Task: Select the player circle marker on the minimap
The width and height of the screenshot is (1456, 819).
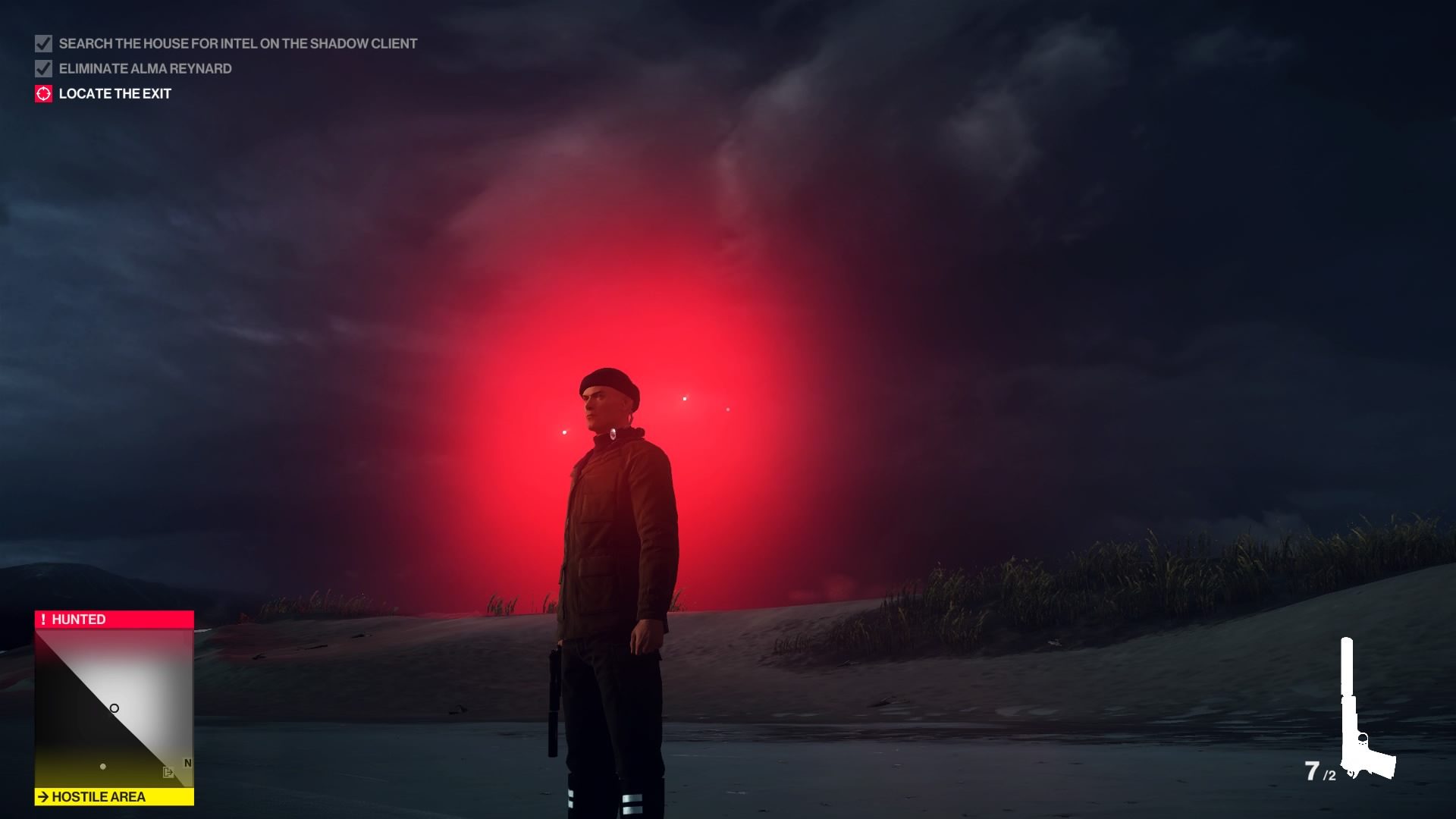Action: click(x=115, y=708)
